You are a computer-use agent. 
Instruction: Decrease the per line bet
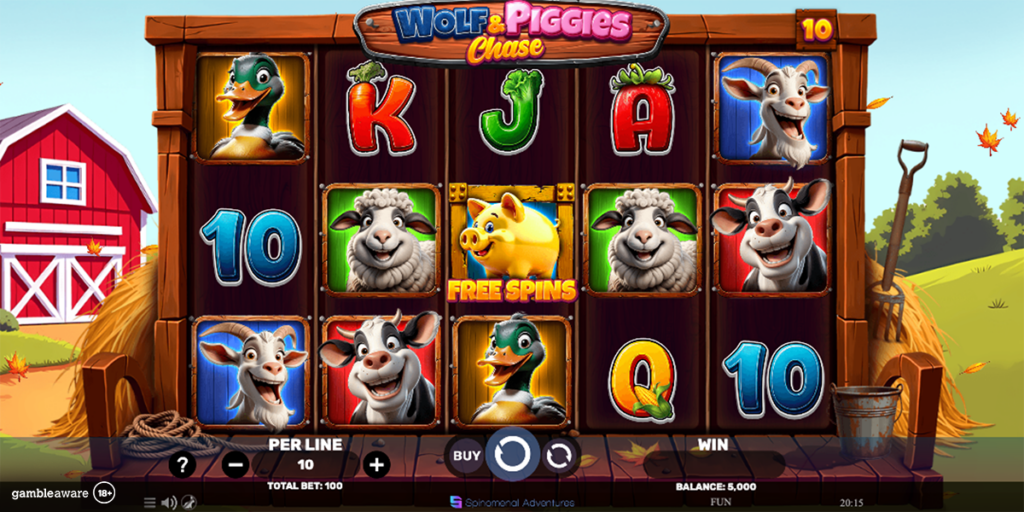coord(235,464)
